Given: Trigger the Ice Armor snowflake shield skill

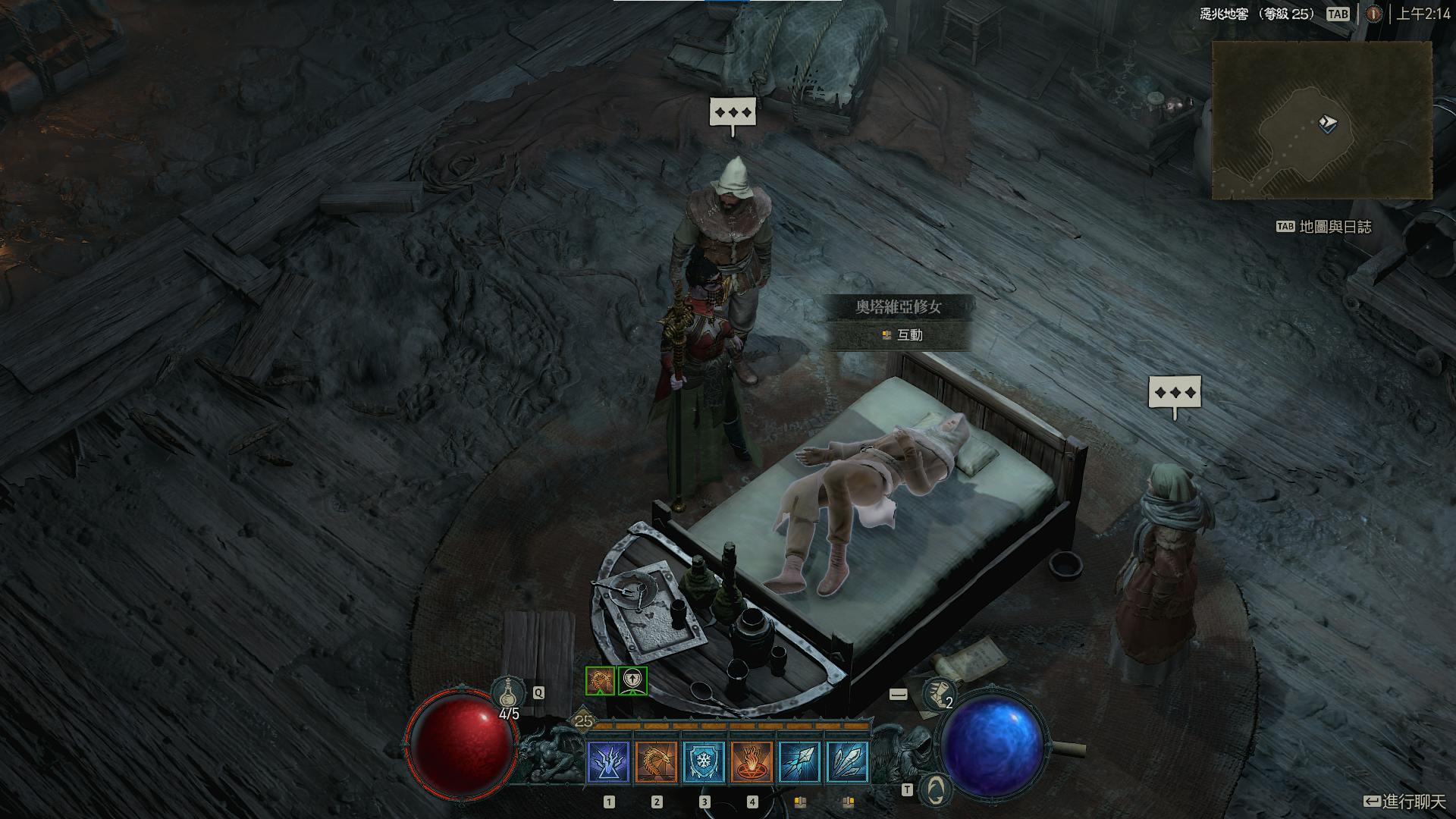Looking at the screenshot, I should (704, 761).
